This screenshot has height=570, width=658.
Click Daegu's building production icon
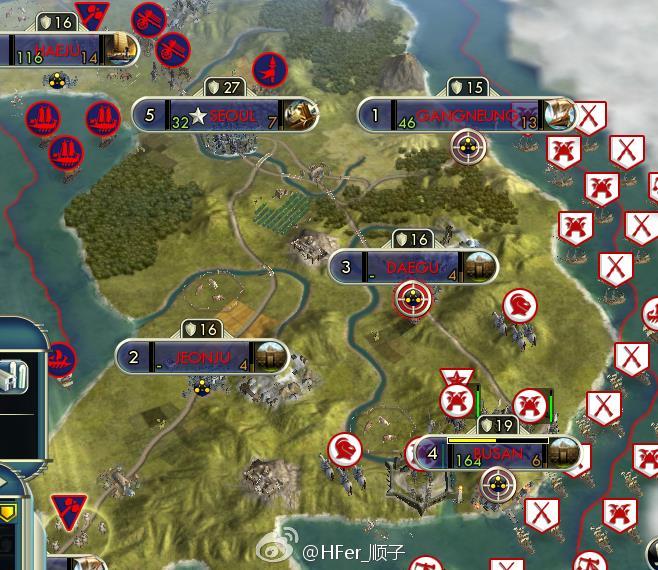click(480, 267)
